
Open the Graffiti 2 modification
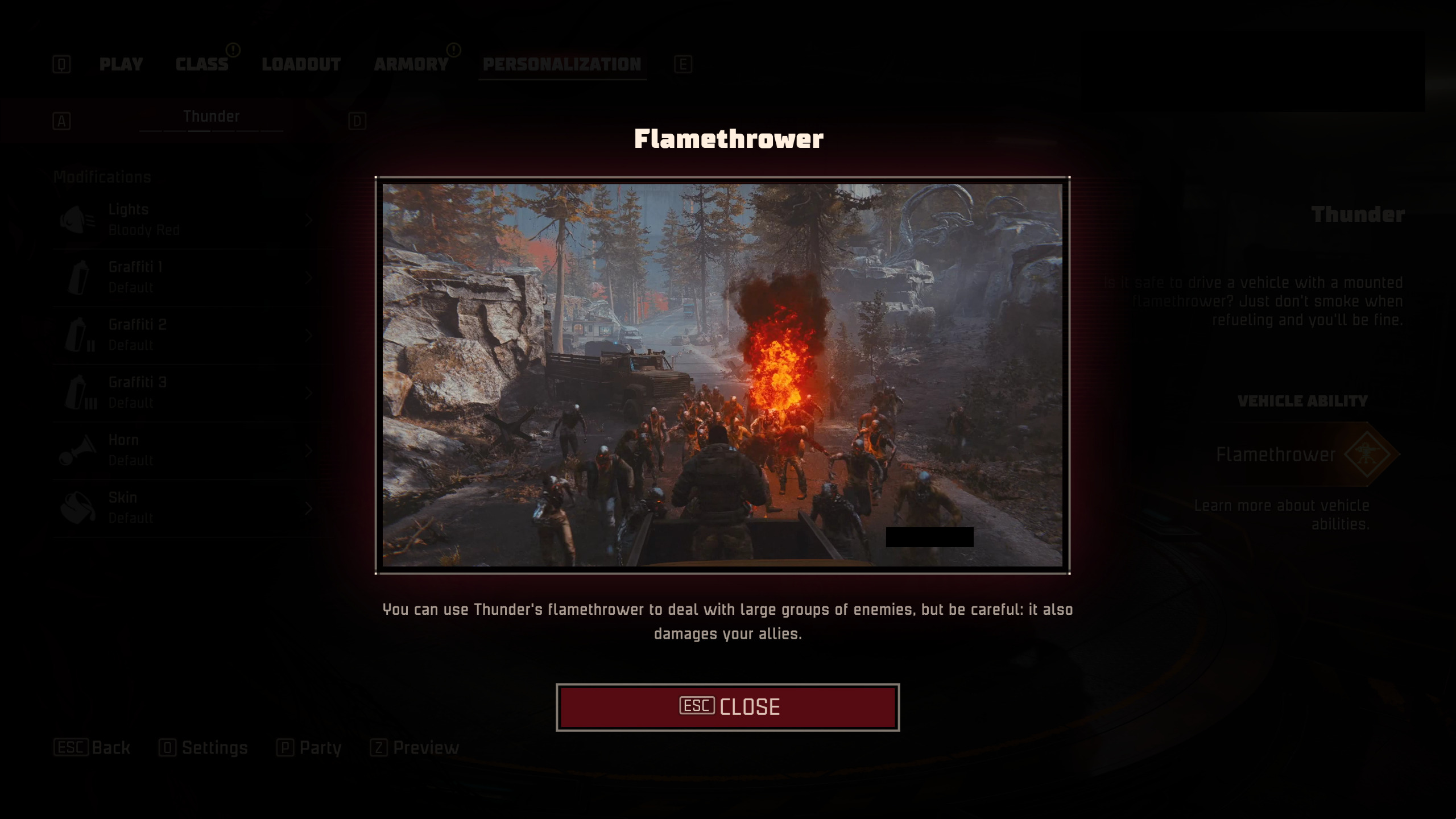[x=188, y=335]
